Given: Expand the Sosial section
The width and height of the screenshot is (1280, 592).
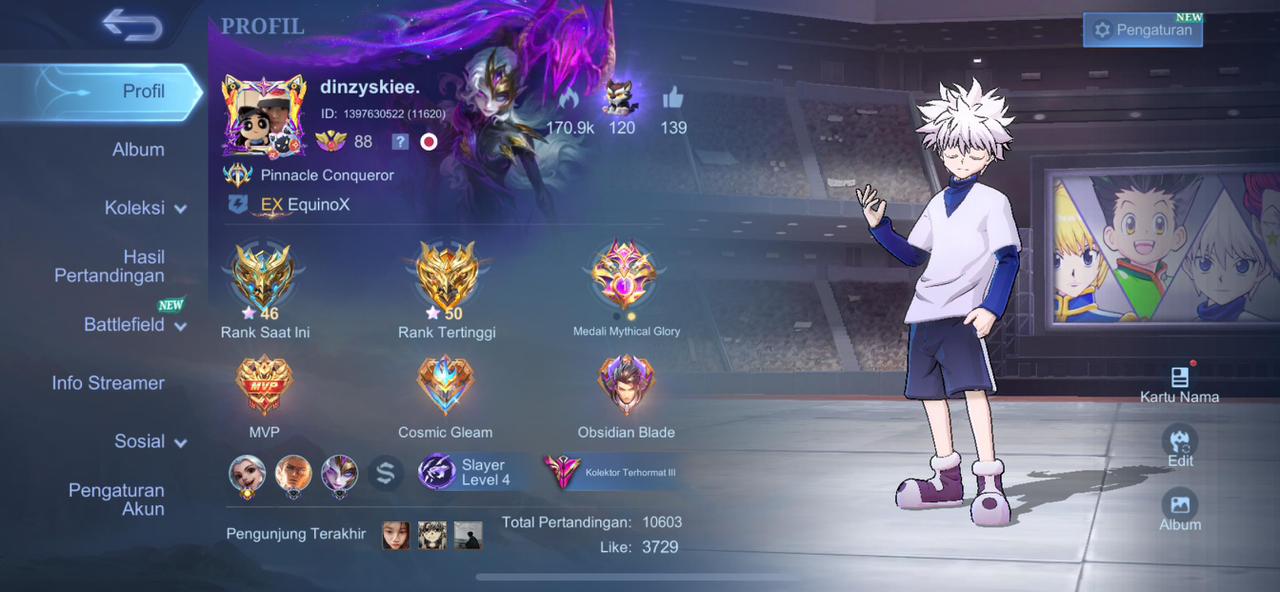Looking at the screenshot, I should (150, 441).
